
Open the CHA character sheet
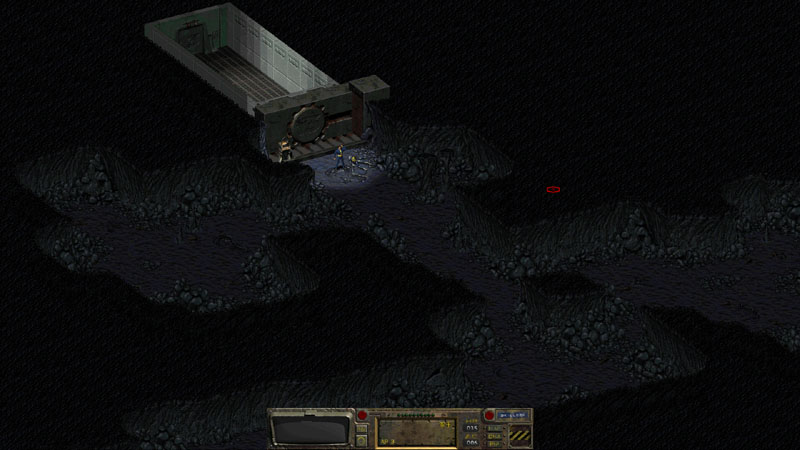coord(496,435)
